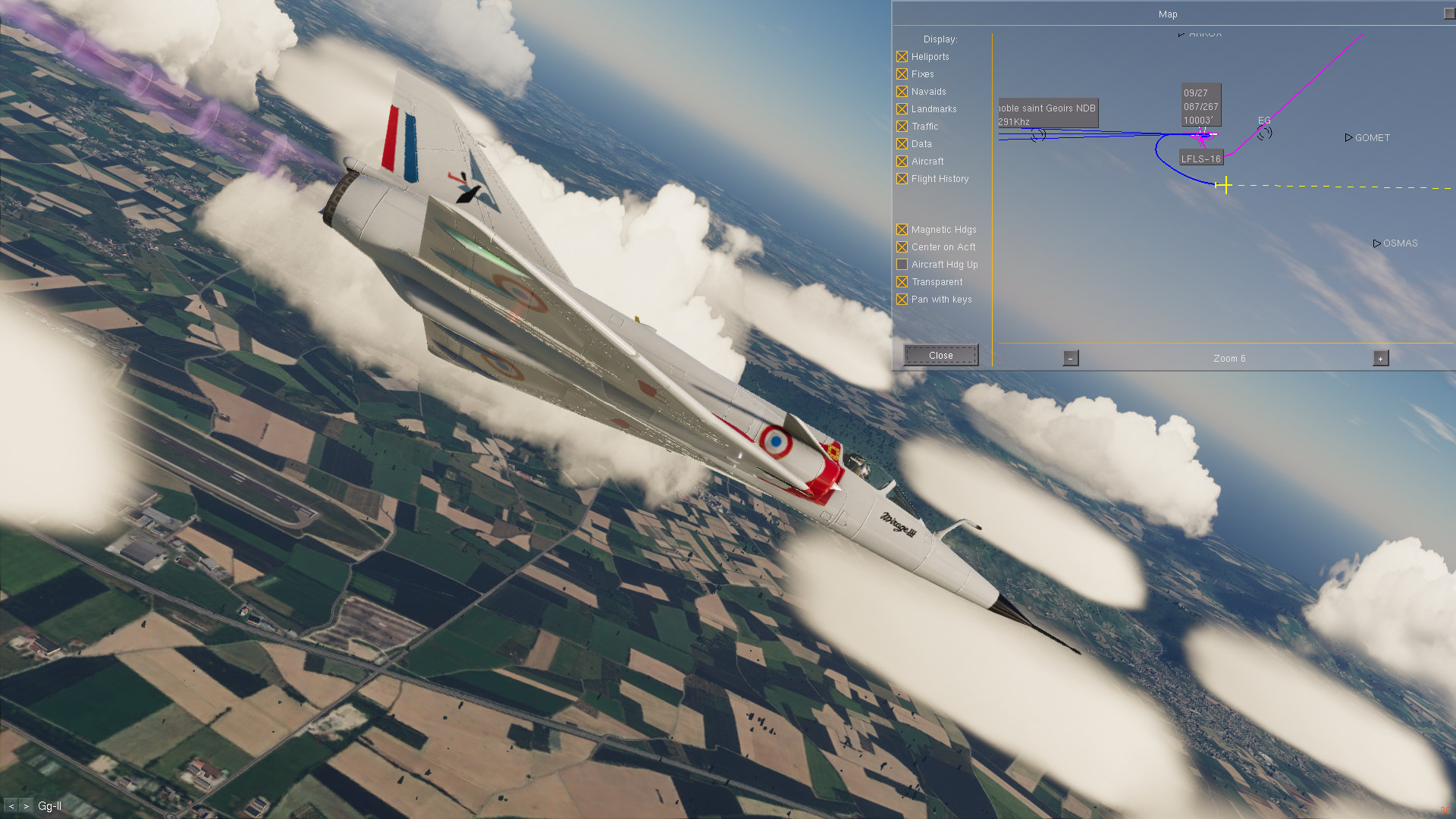Uncheck the Fixes display option

click(902, 74)
